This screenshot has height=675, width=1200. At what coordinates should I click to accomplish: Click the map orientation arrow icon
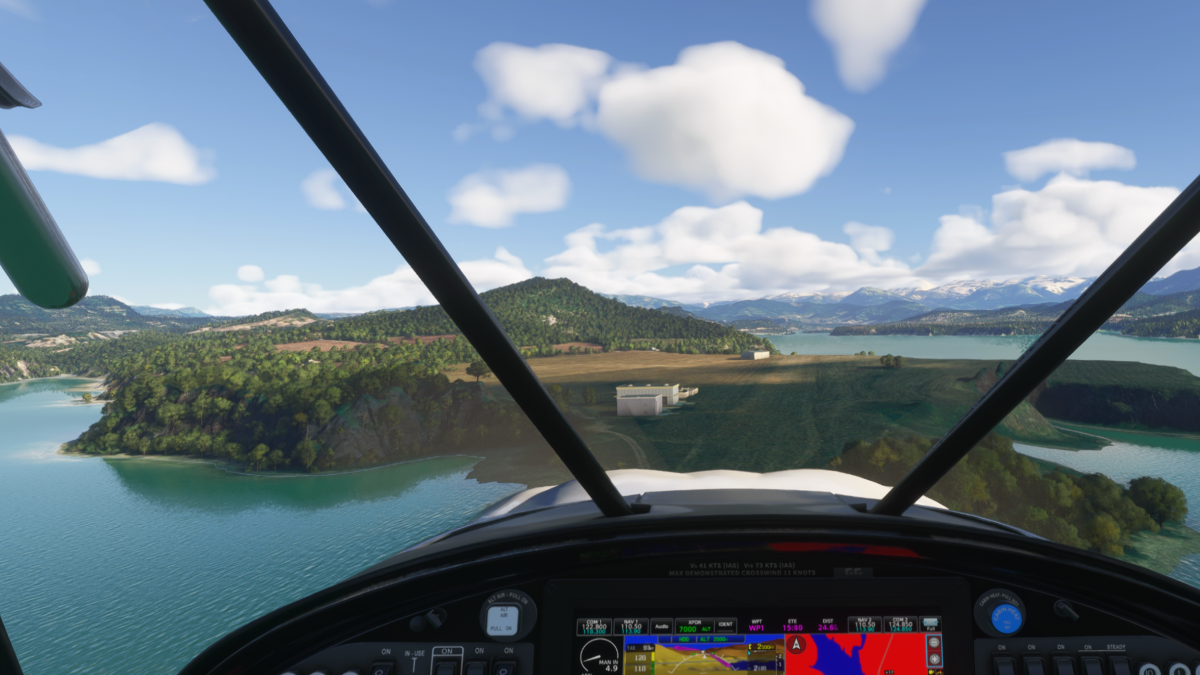pos(796,644)
